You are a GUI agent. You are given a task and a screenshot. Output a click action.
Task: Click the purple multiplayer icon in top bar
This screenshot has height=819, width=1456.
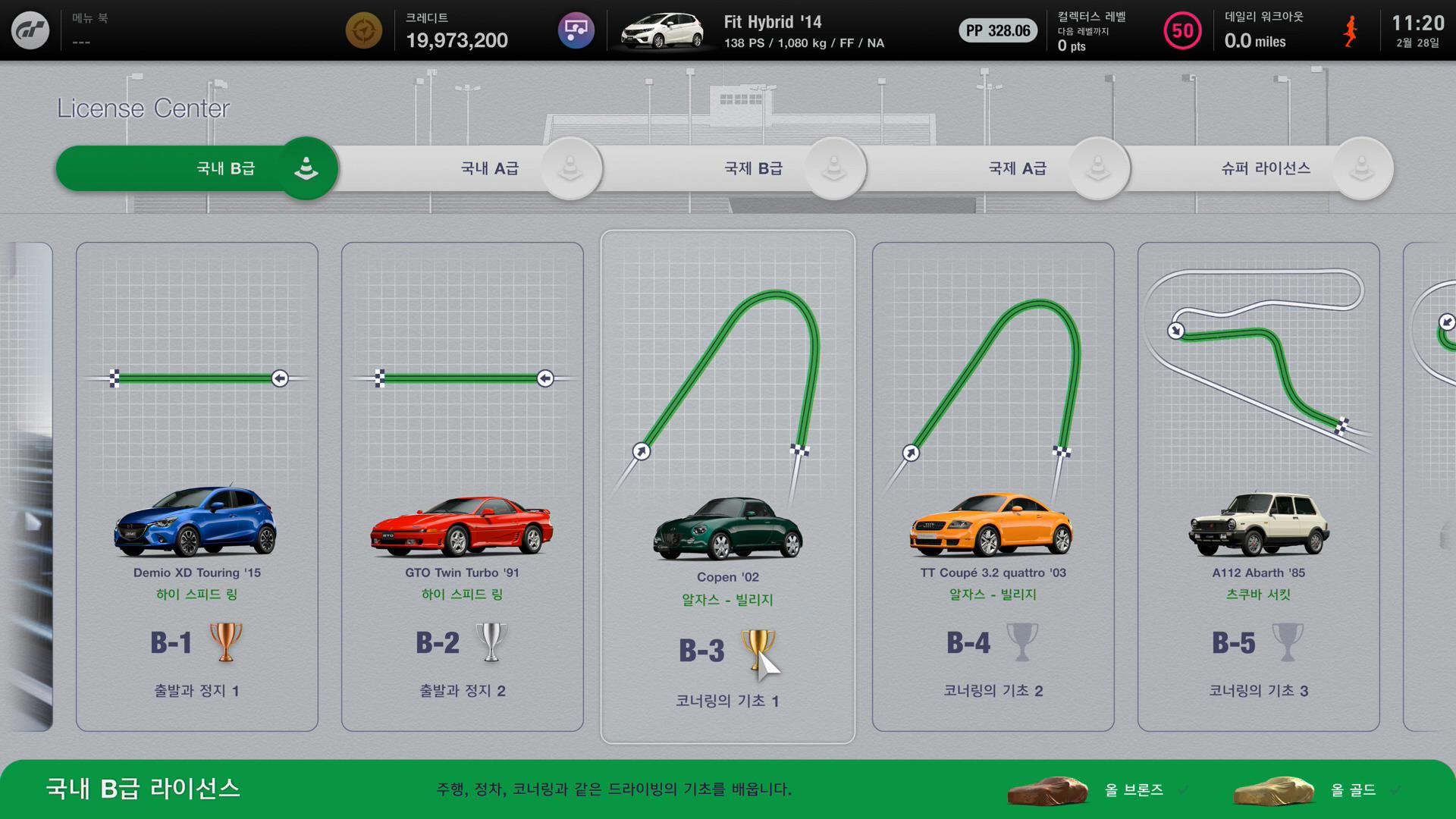tap(576, 31)
